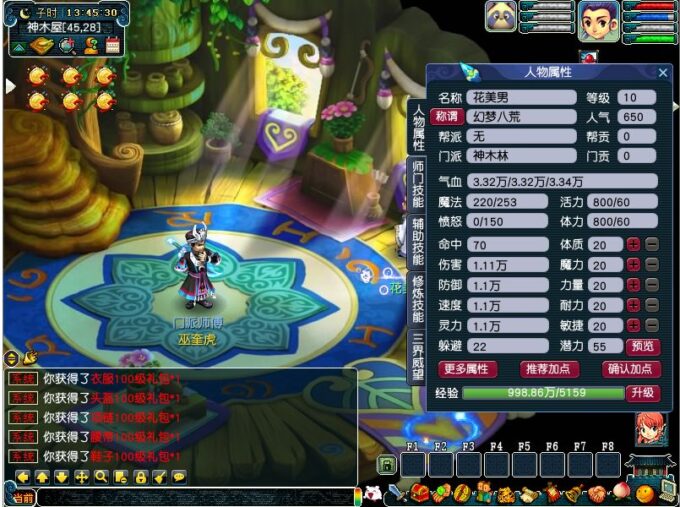Click the 预览 preview button

pos(642,346)
